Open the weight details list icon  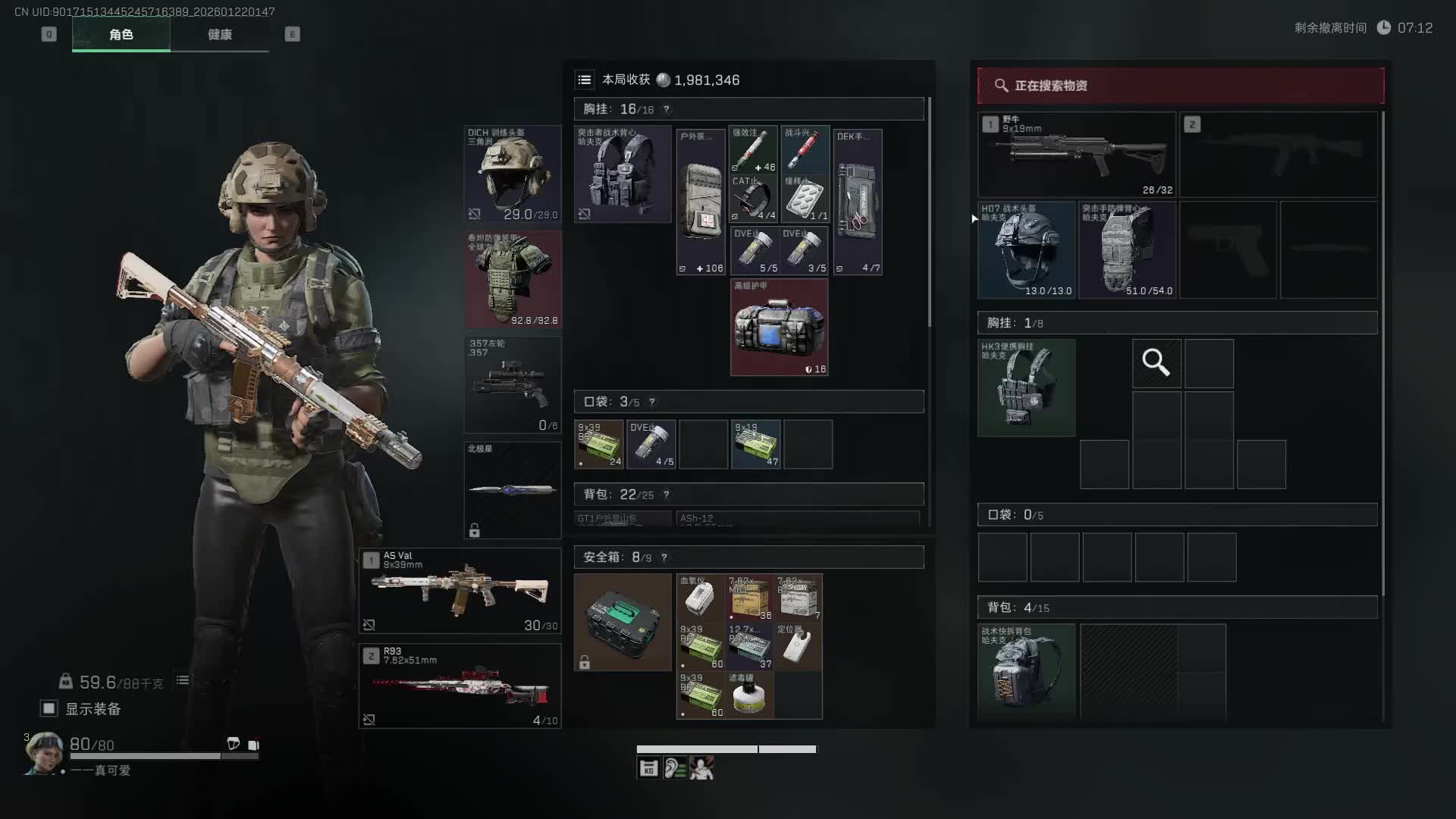(183, 680)
